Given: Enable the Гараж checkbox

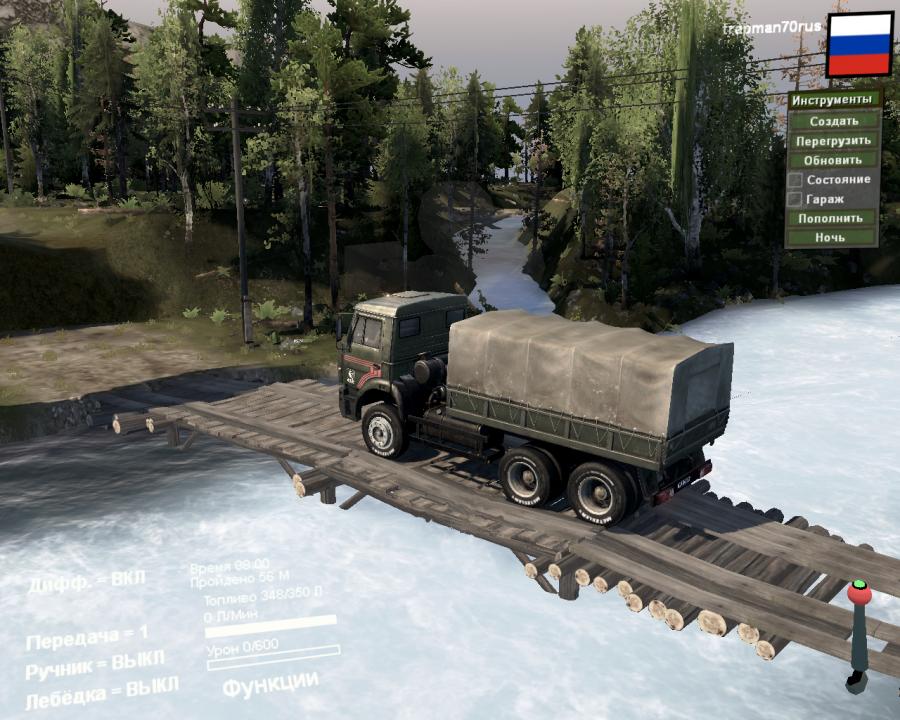Looking at the screenshot, I should tap(795, 199).
